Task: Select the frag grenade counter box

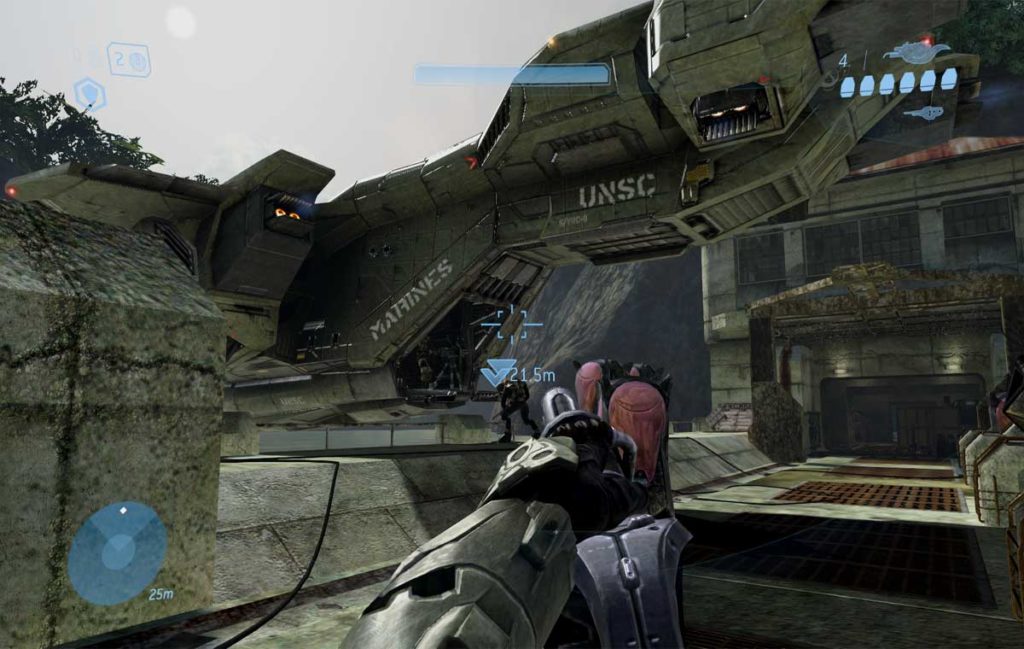Action: [x=129, y=60]
